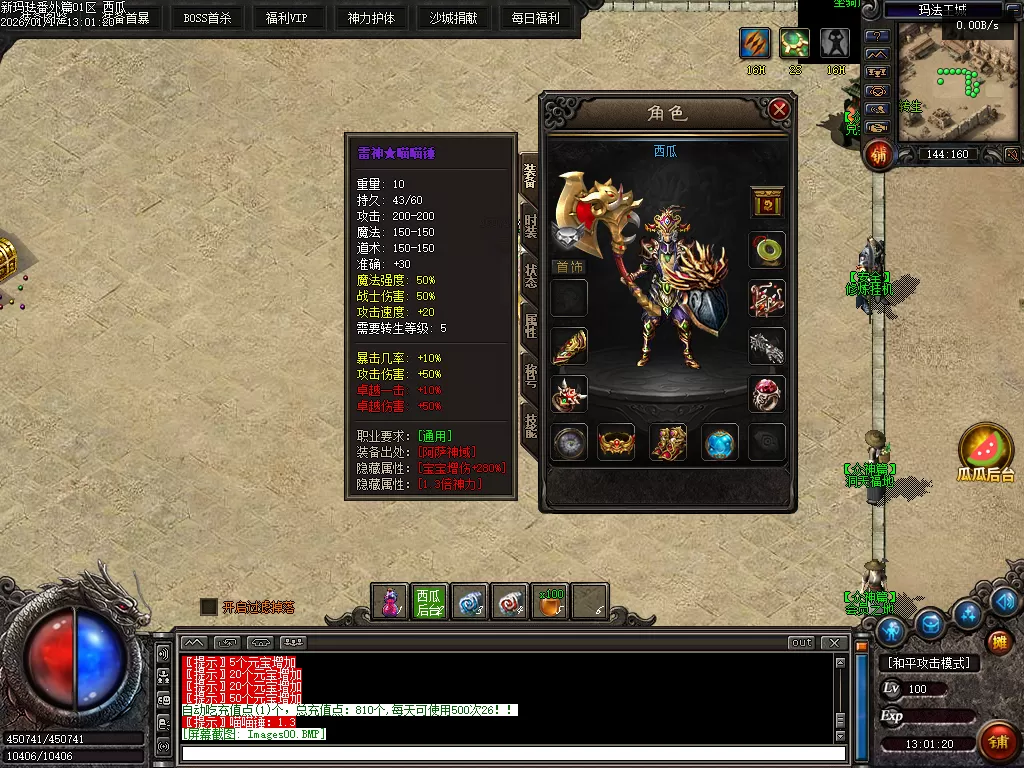The height and width of the screenshot is (768, 1024).
Task: Switch to the 技能 skills tab
Action: click(x=531, y=418)
